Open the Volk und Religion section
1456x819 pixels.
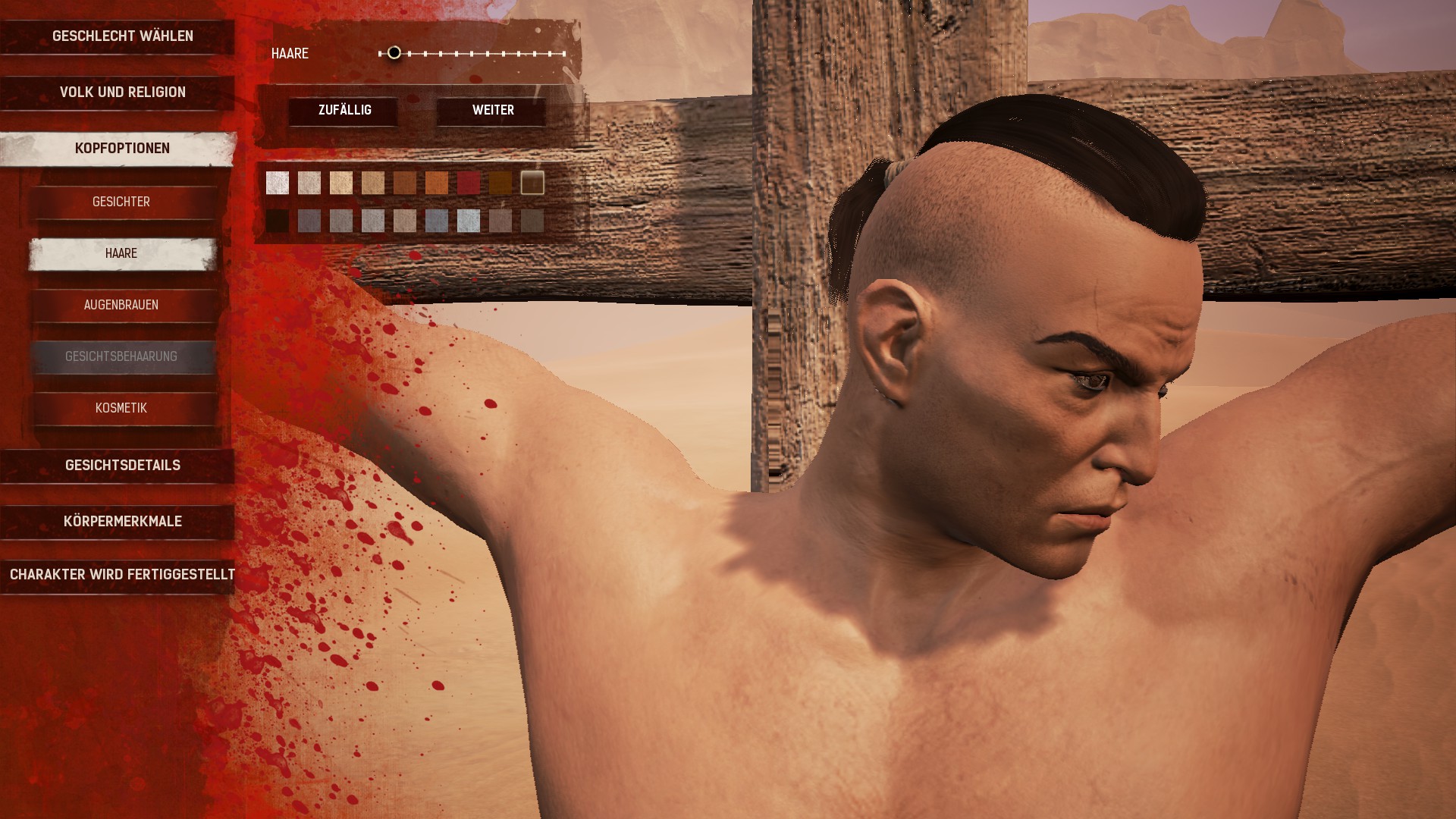pos(122,93)
